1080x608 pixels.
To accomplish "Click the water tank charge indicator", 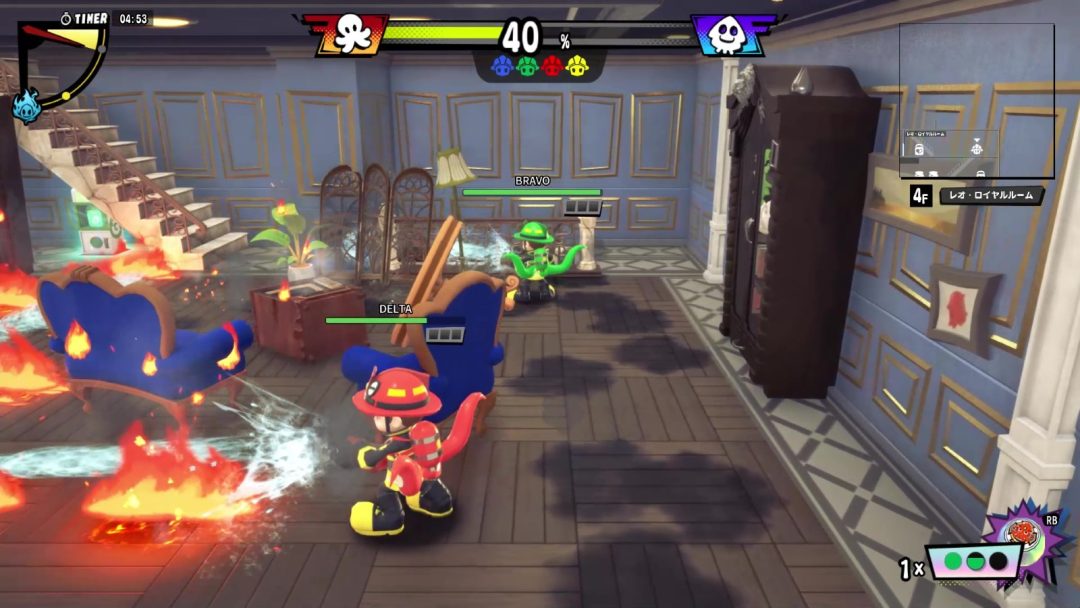I will (x=973, y=562).
